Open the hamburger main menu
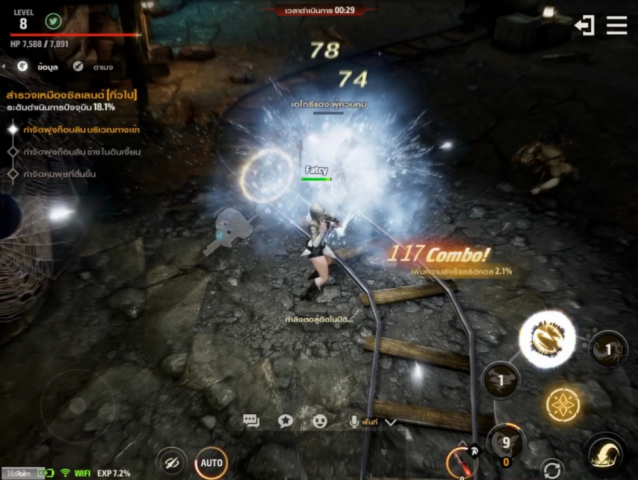The image size is (638, 480). click(x=616, y=25)
